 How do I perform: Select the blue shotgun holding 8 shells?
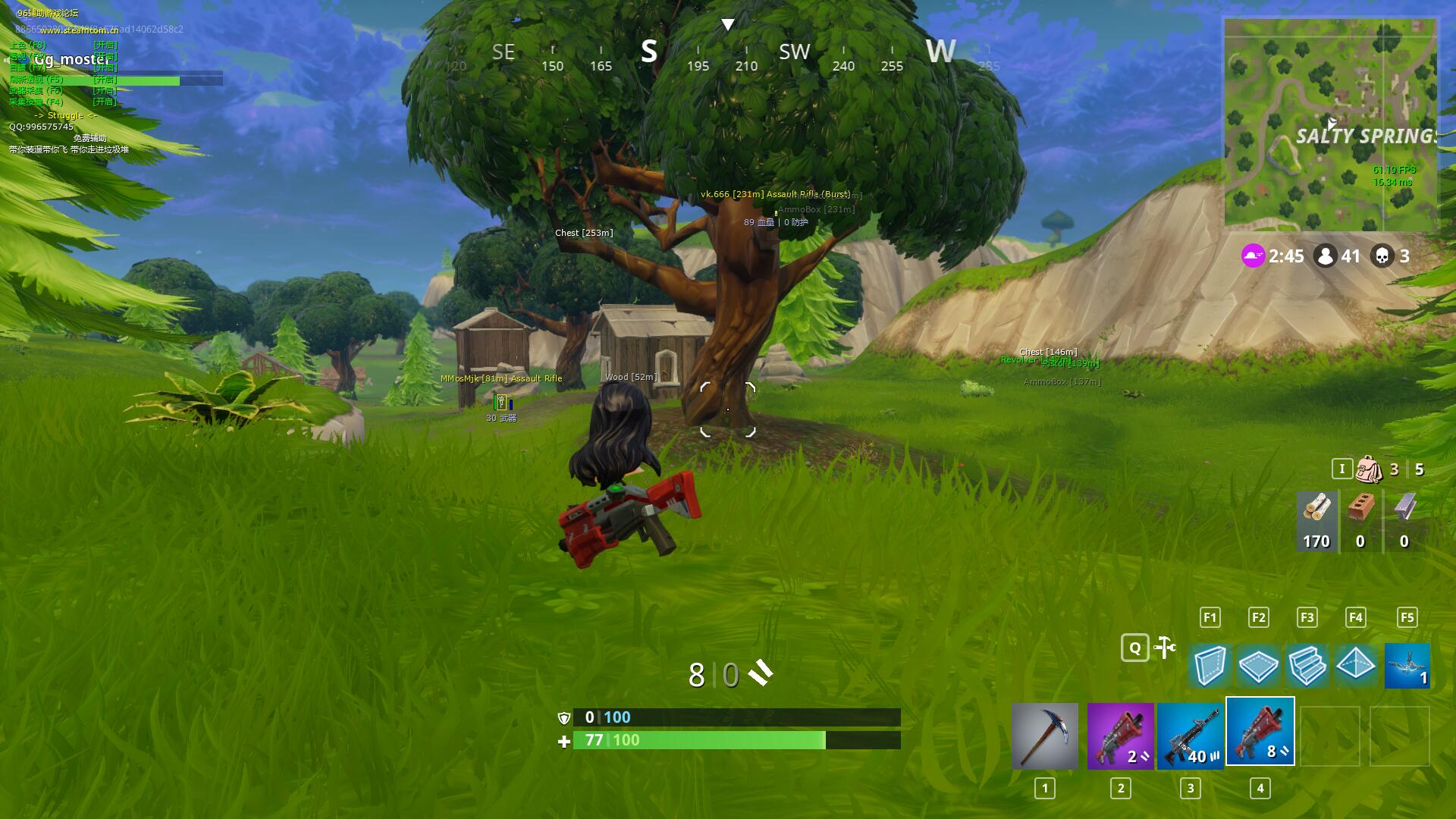(1260, 732)
